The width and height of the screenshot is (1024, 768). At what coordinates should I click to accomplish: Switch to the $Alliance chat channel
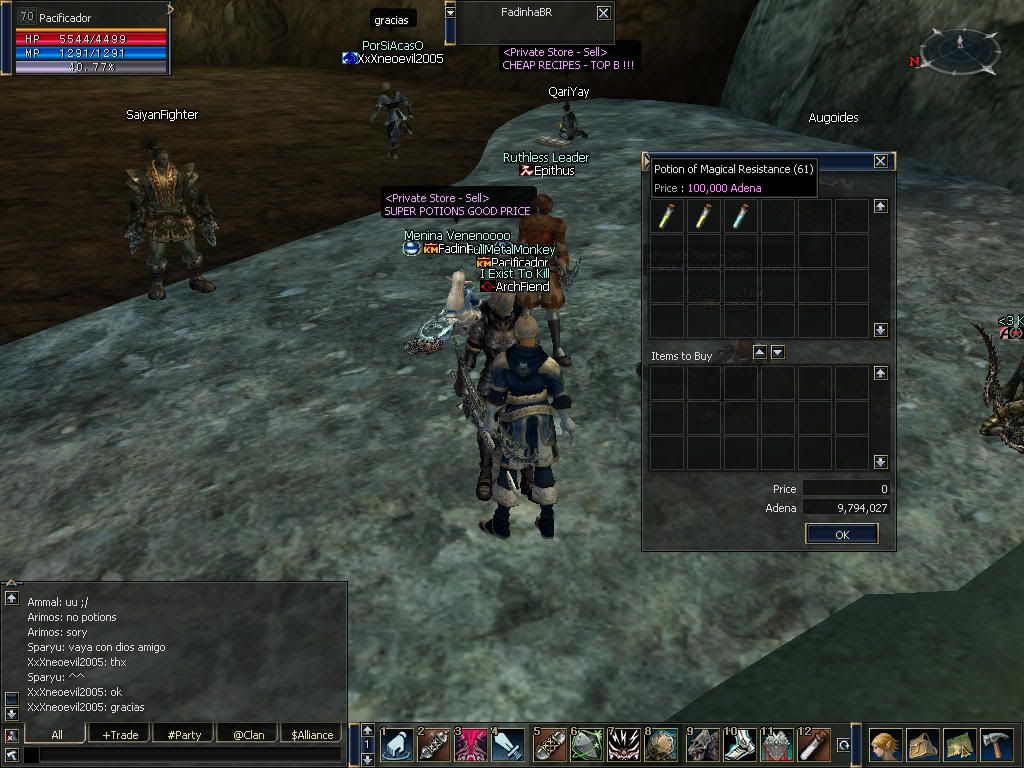312,734
